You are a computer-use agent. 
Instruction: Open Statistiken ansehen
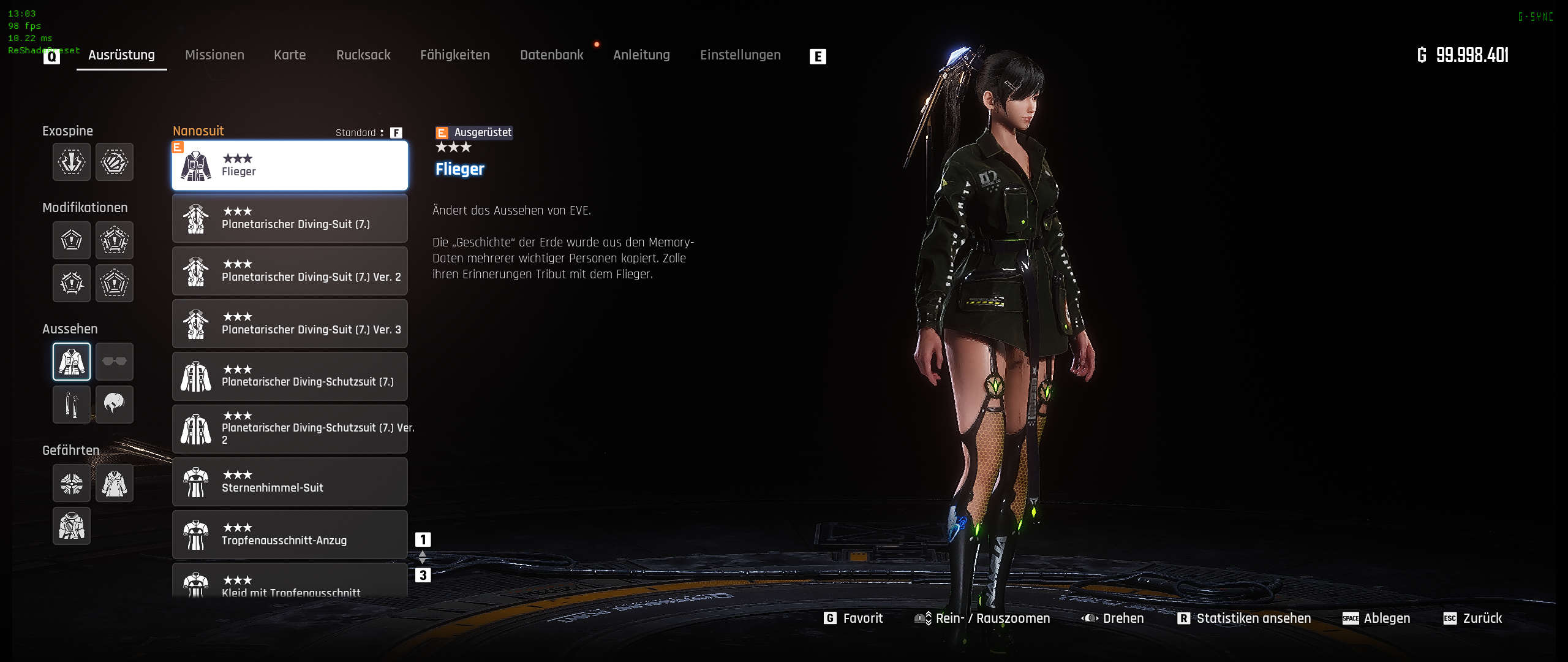point(1244,618)
